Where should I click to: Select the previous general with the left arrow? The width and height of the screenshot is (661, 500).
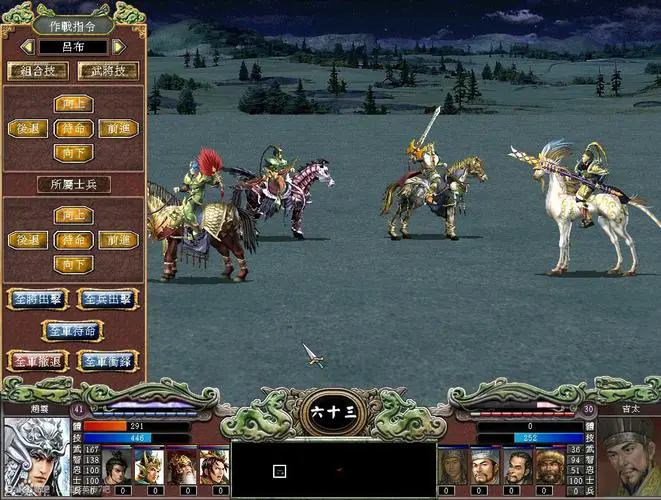click(27, 46)
